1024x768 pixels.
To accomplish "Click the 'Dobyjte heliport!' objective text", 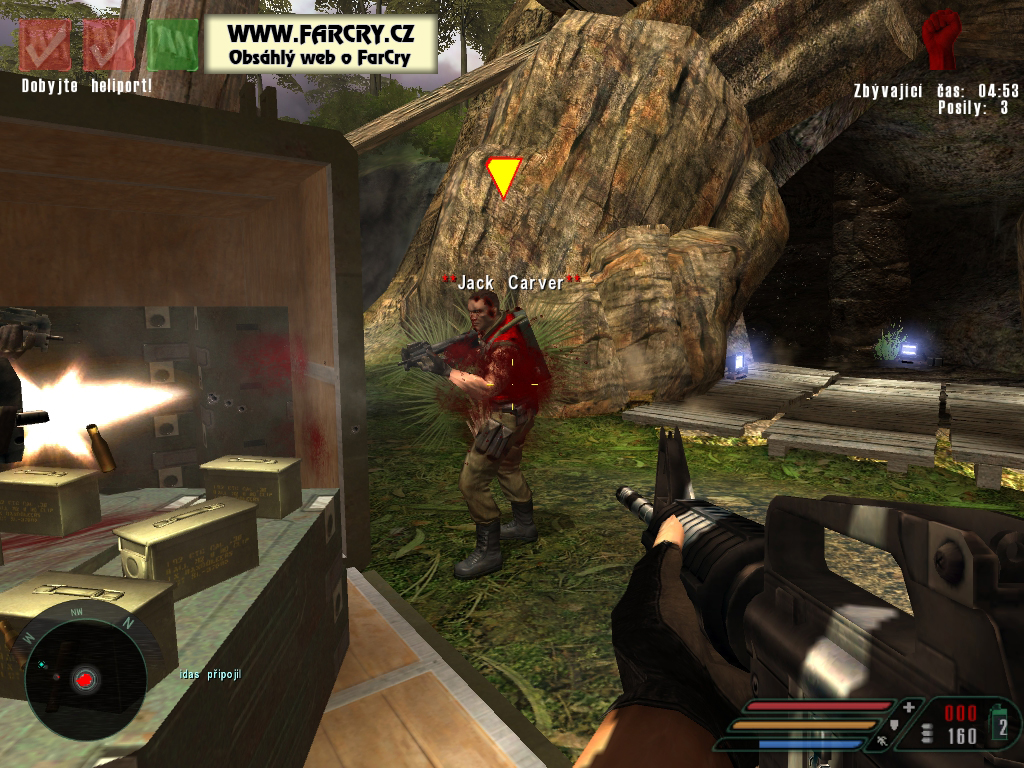I will point(87,86).
